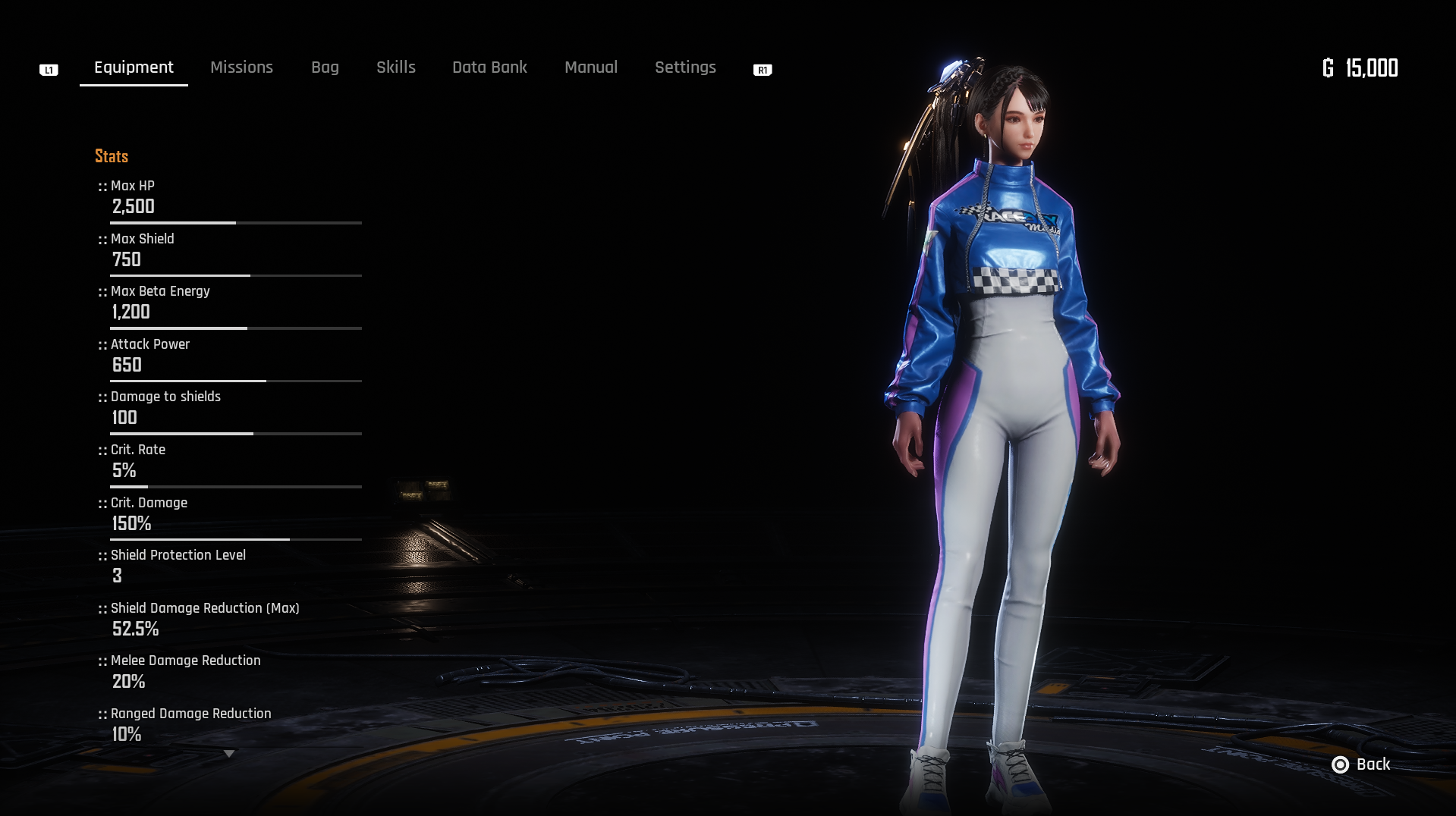Viewport: 1456px width, 816px height.
Task: Open the Data Bank tab
Action: click(489, 67)
